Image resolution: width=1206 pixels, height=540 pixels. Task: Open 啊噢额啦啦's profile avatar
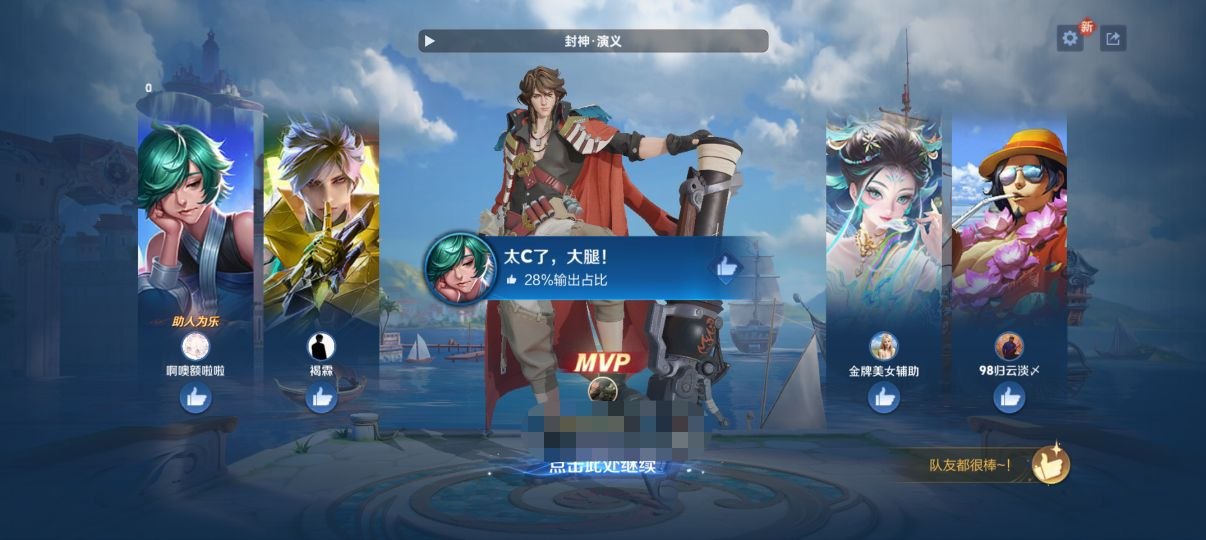tap(195, 347)
